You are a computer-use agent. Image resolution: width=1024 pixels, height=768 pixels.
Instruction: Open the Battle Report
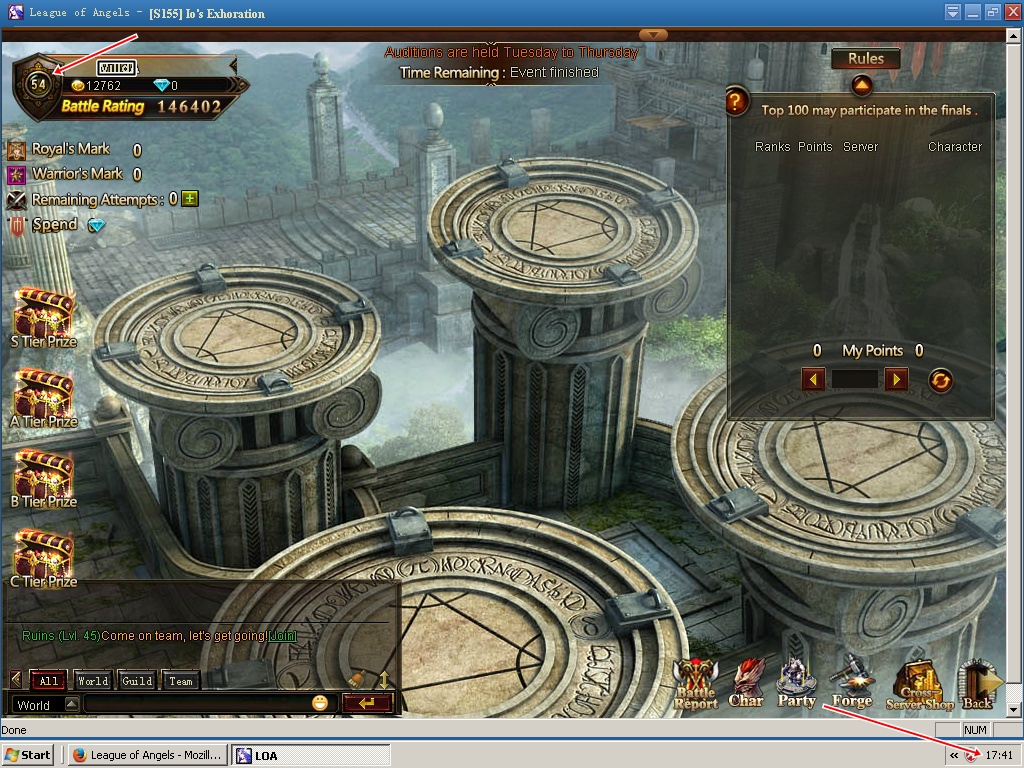point(695,685)
